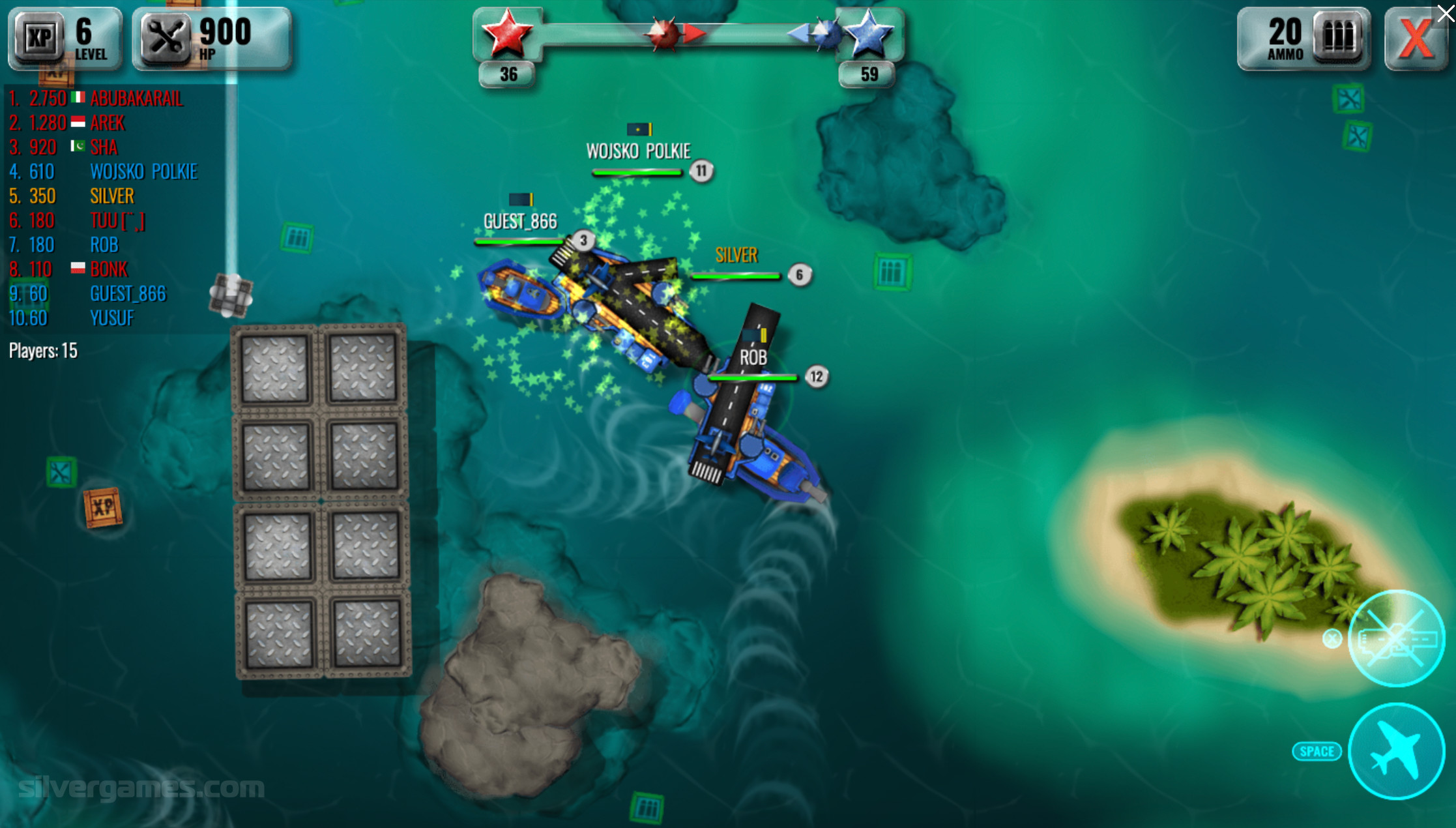Exit the match with the red X button
This screenshot has width=1456, height=828.
(x=1414, y=38)
